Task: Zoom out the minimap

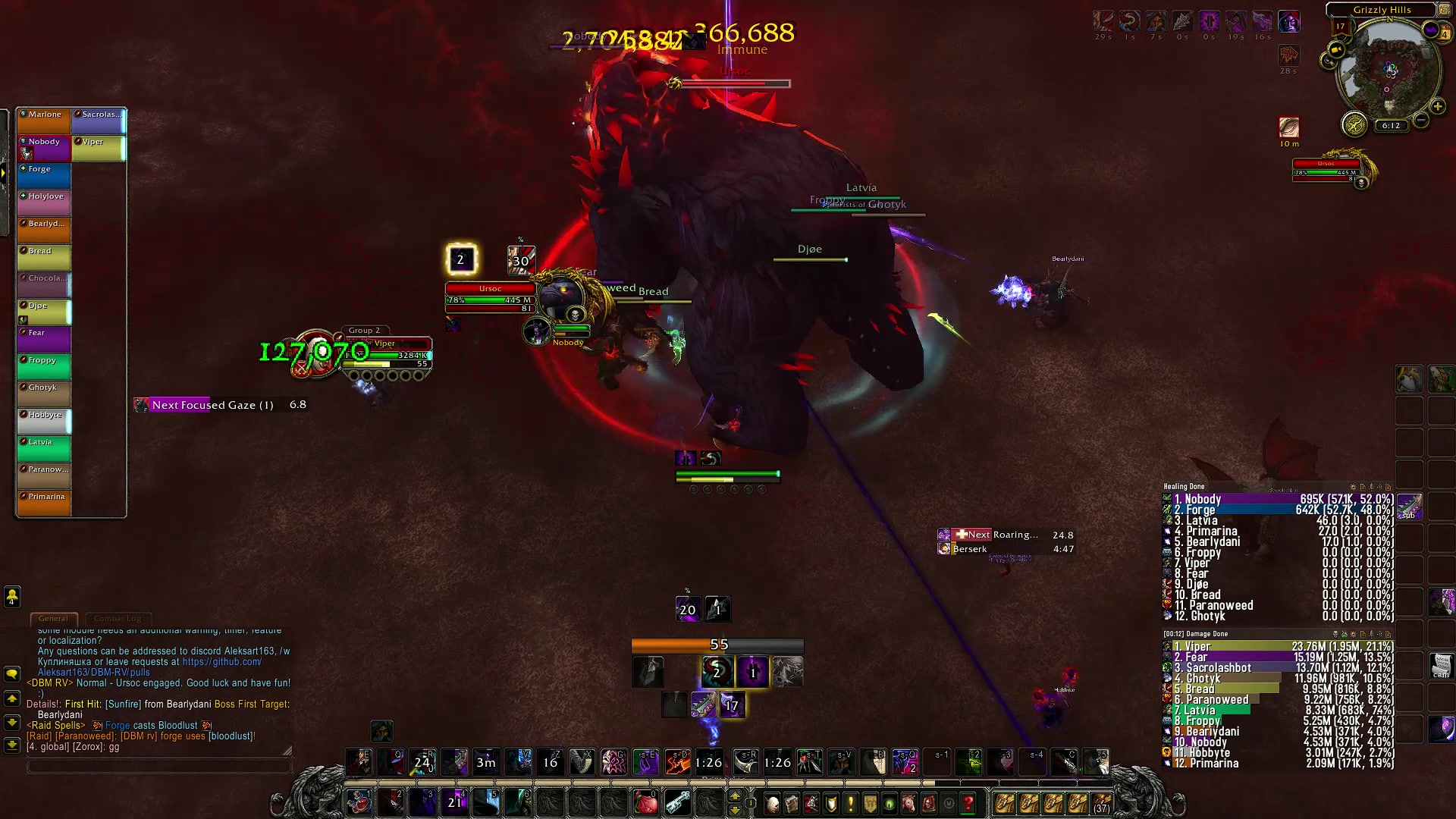Action: click(x=1421, y=120)
